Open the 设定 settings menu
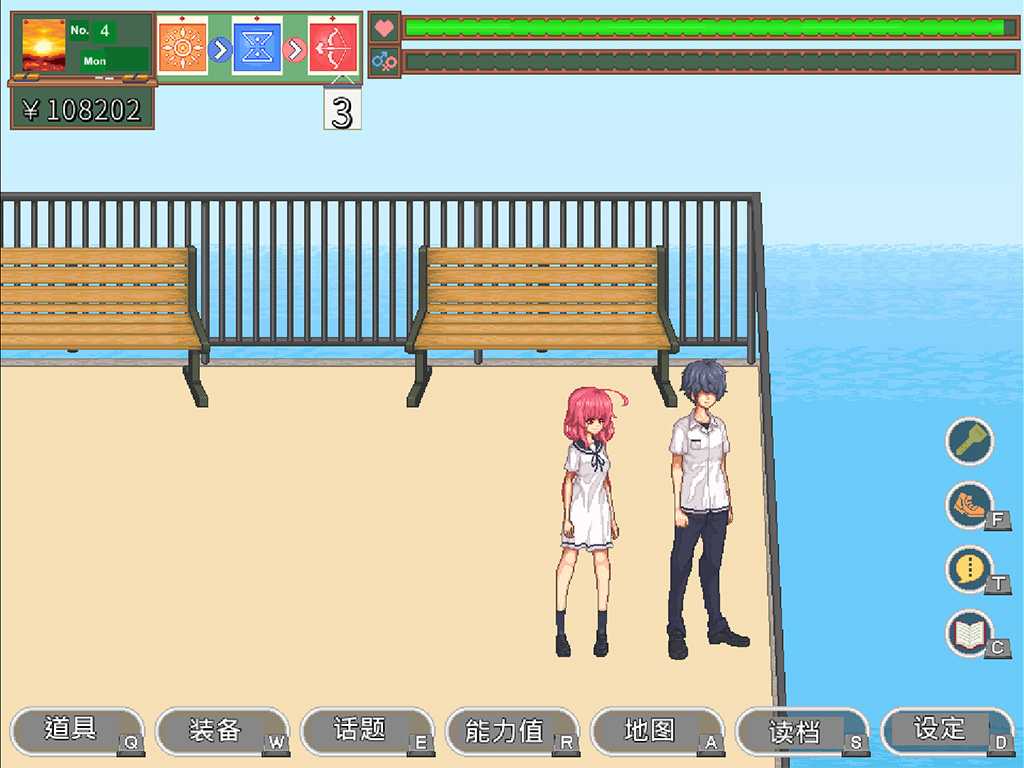The width and height of the screenshot is (1024, 768). 942,730
